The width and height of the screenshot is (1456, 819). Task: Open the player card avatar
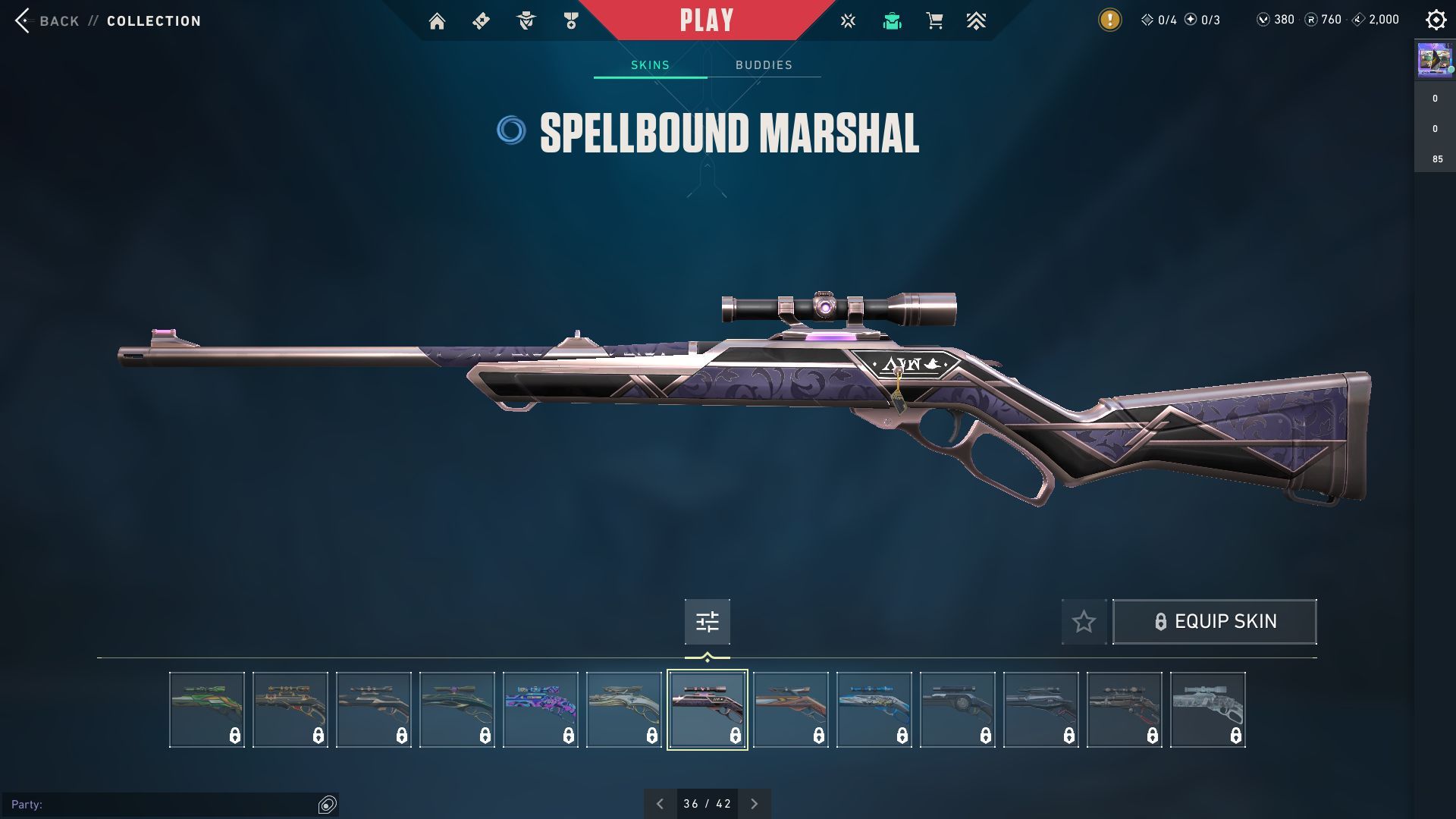[x=1435, y=59]
